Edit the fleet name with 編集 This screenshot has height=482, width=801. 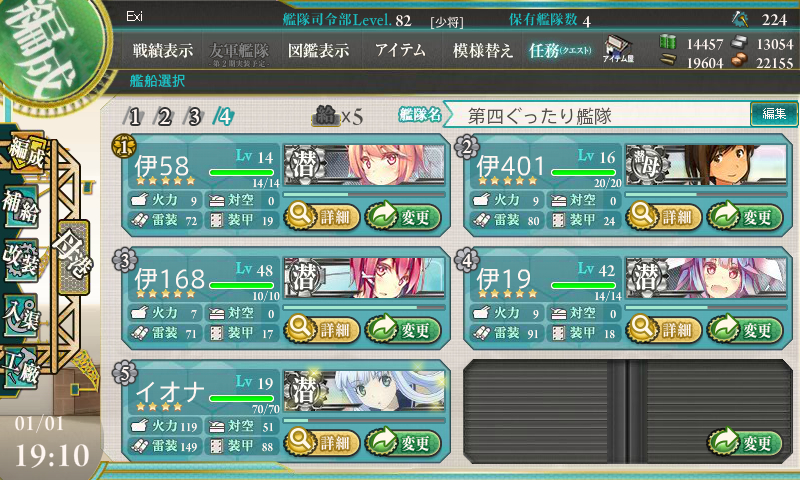(x=774, y=115)
